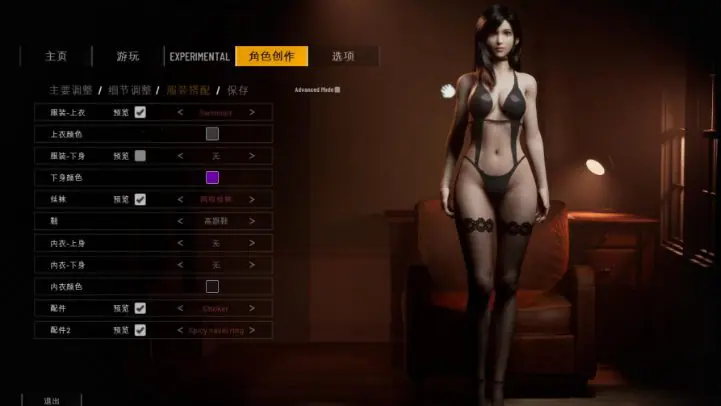This screenshot has width=721, height=406.
Task: Toggle the Advanced Mode checkbox
Action: [x=338, y=90]
